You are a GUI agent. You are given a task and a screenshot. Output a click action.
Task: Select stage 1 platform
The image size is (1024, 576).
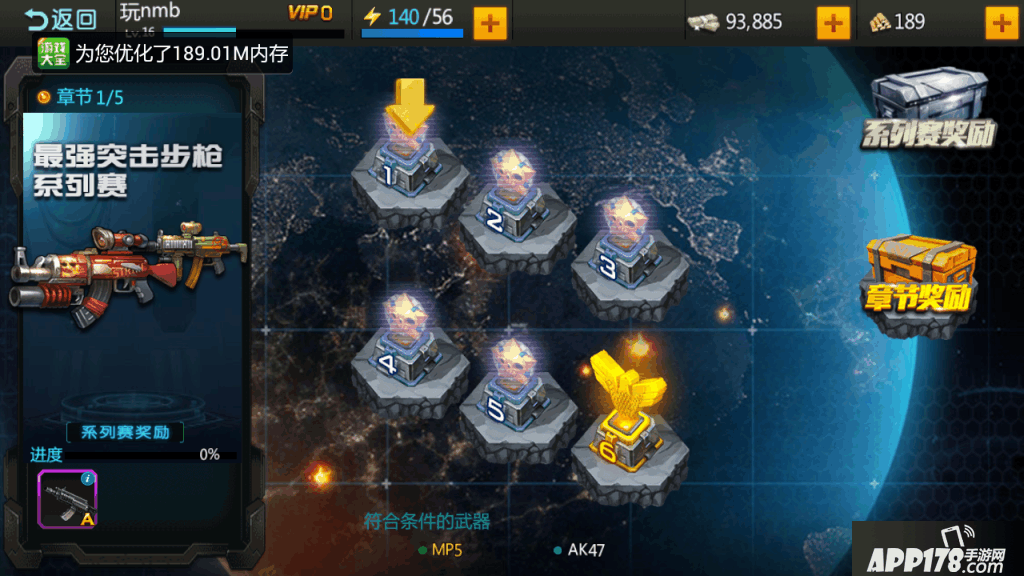click(408, 172)
